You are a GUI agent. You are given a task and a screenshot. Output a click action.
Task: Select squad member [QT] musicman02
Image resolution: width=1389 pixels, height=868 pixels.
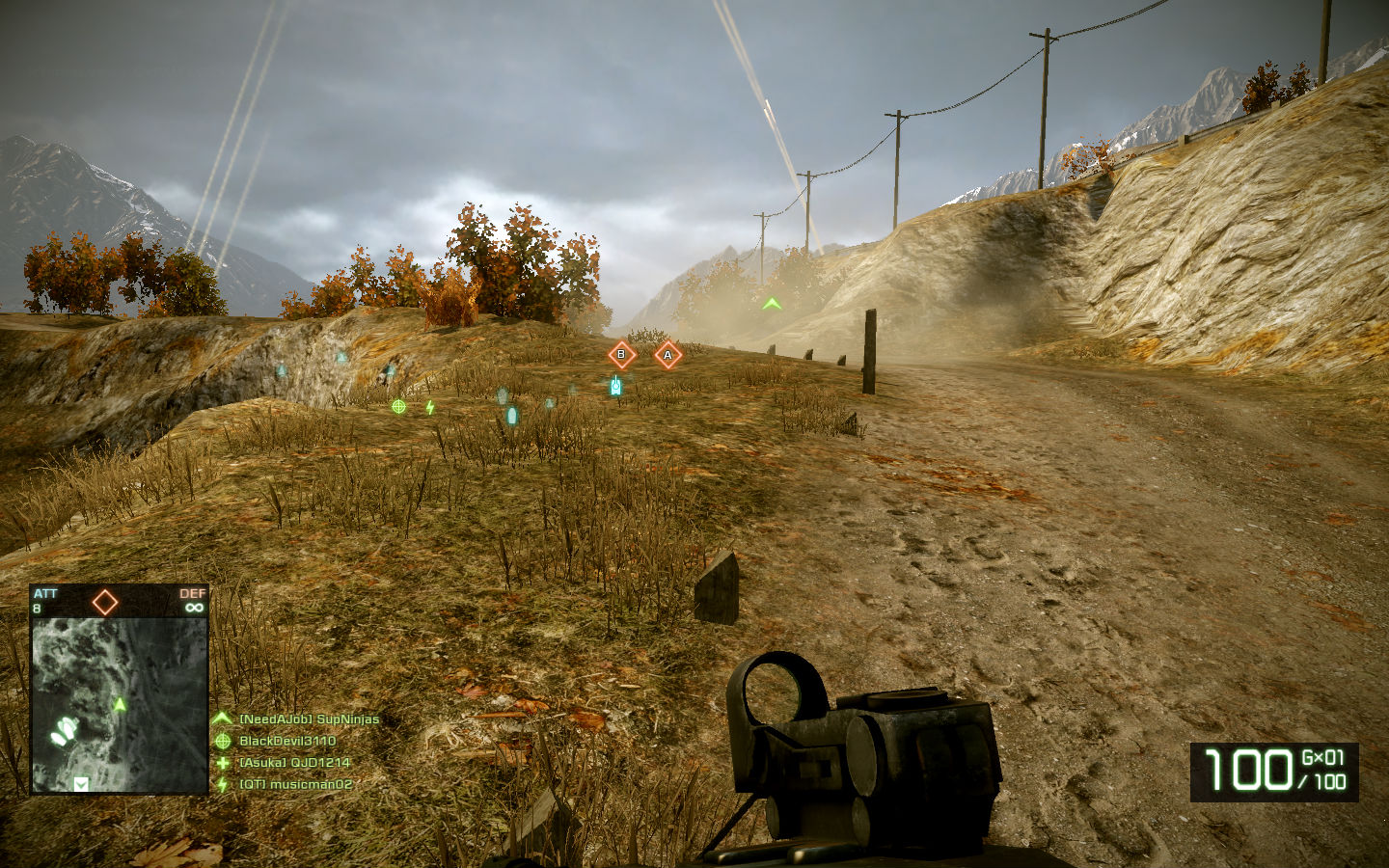tap(295, 785)
